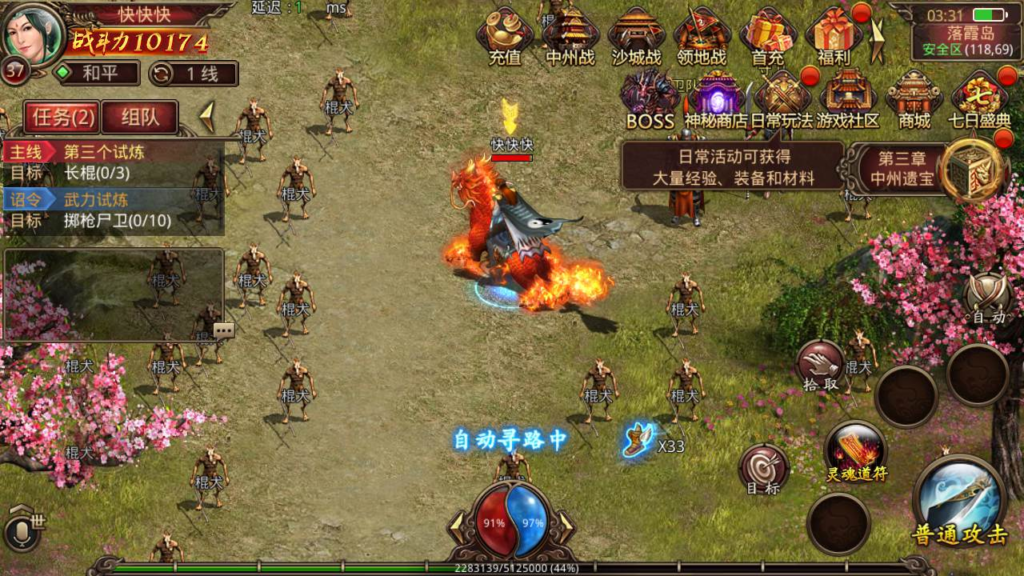Enter the 神秘商店 mystery shop
This screenshot has width=1024, height=576.
point(716,99)
